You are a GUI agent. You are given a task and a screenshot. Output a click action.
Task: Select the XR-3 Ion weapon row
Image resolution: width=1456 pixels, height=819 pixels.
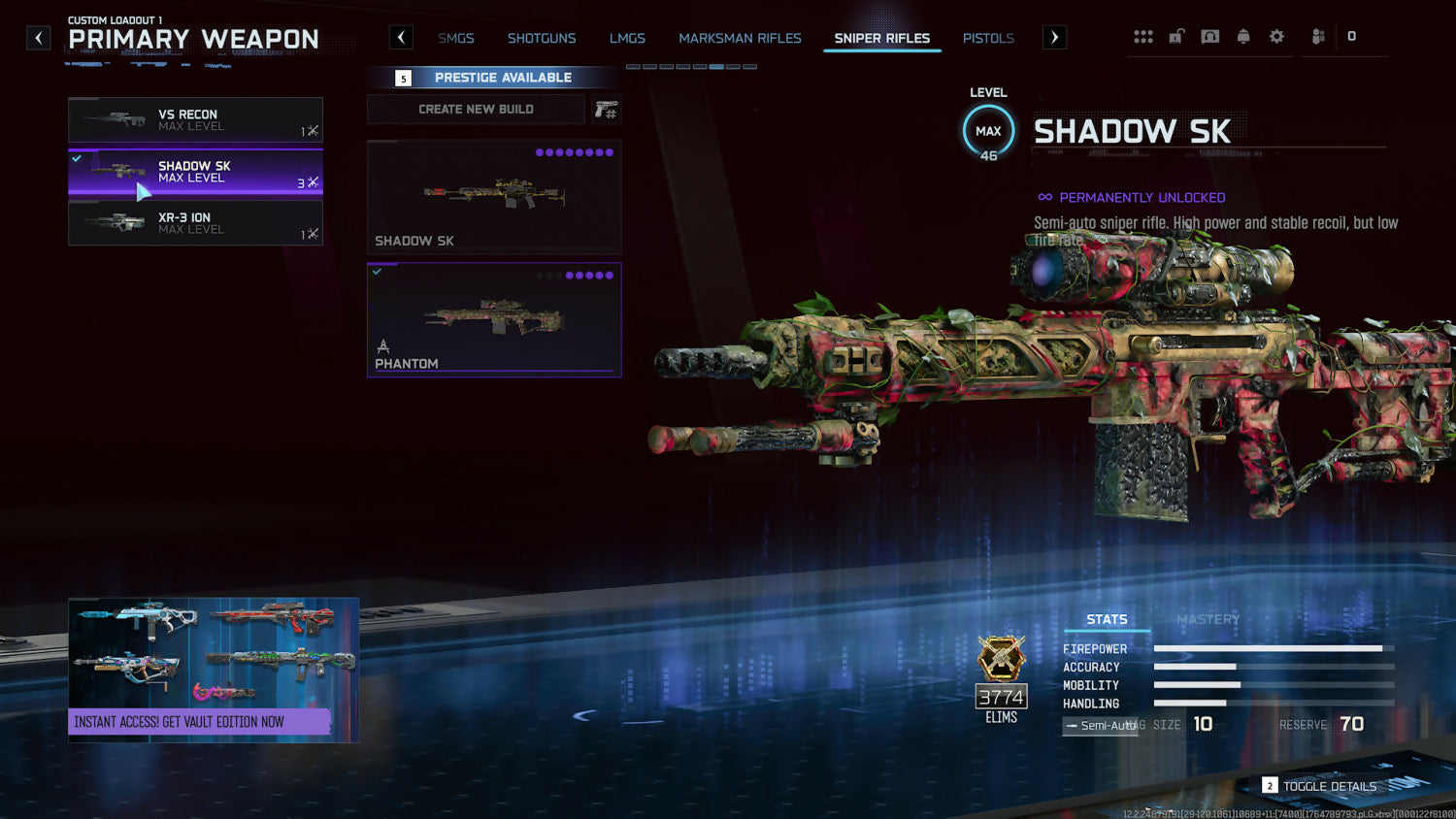point(195,223)
